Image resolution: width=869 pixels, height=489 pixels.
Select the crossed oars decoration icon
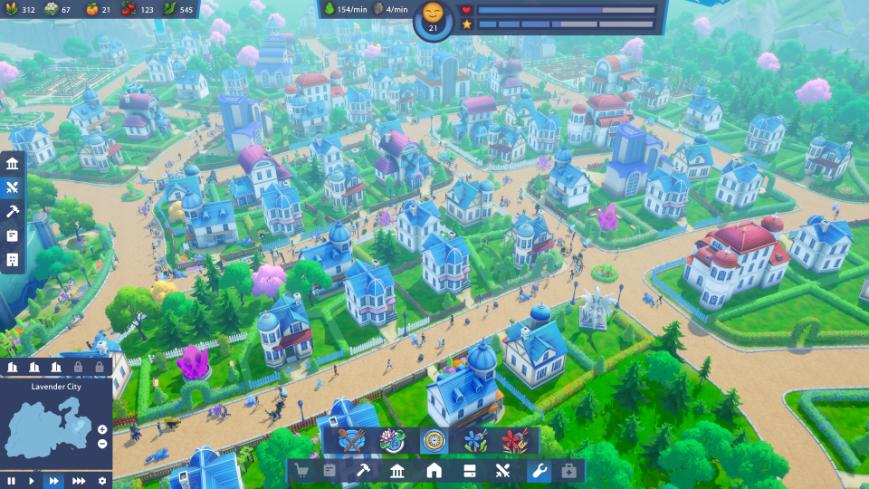[x=352, y=441]
